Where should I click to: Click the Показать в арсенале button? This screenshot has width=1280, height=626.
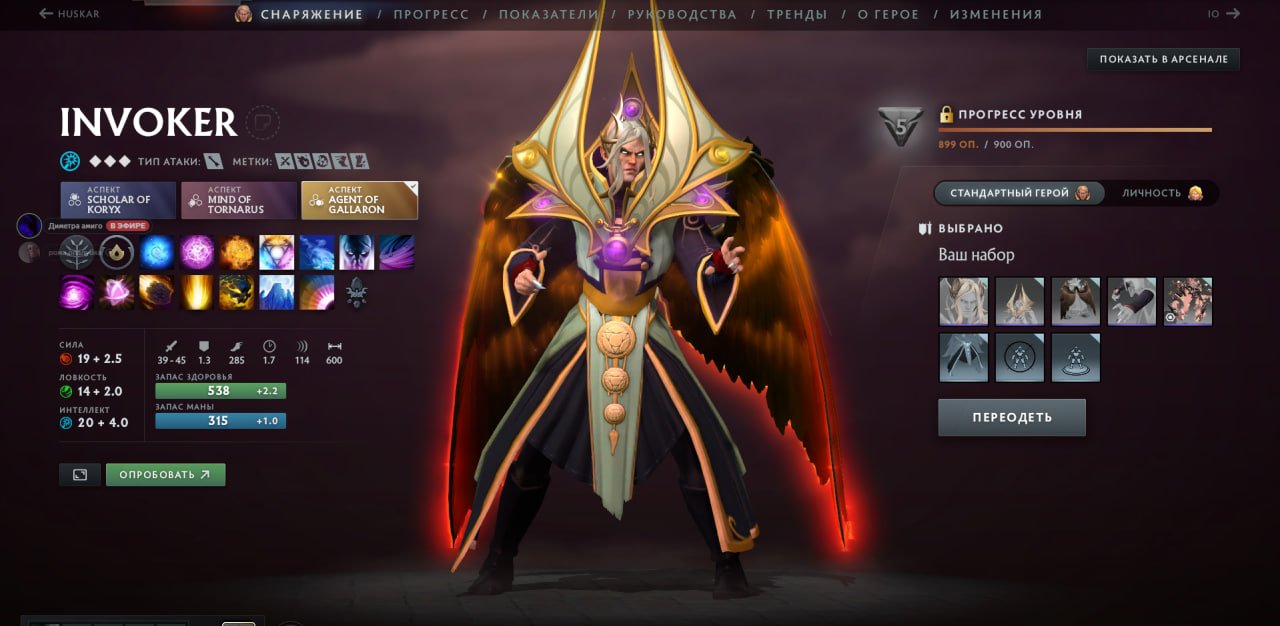(1163, 59)
